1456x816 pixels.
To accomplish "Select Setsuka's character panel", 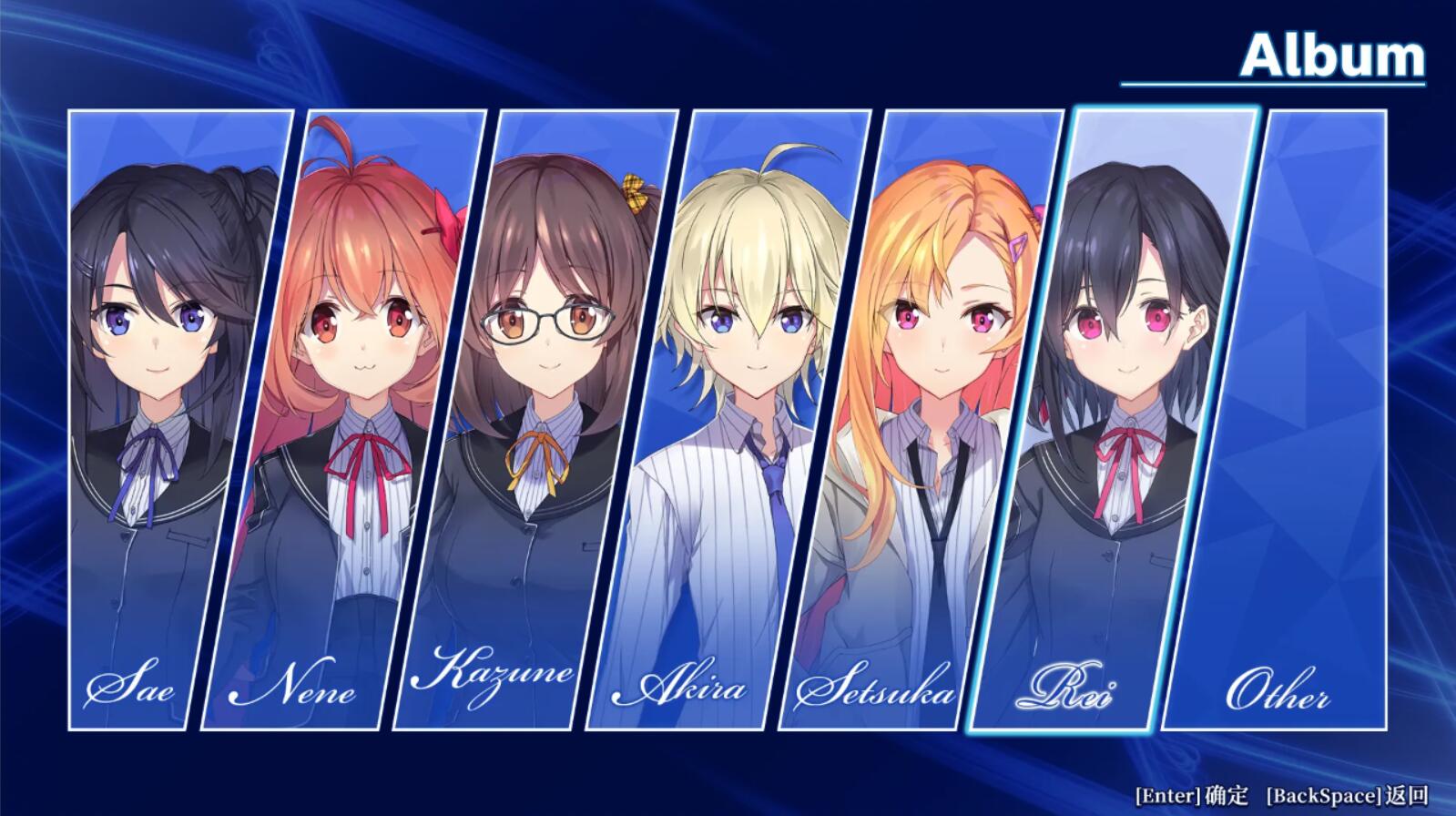I will point(920,419).
